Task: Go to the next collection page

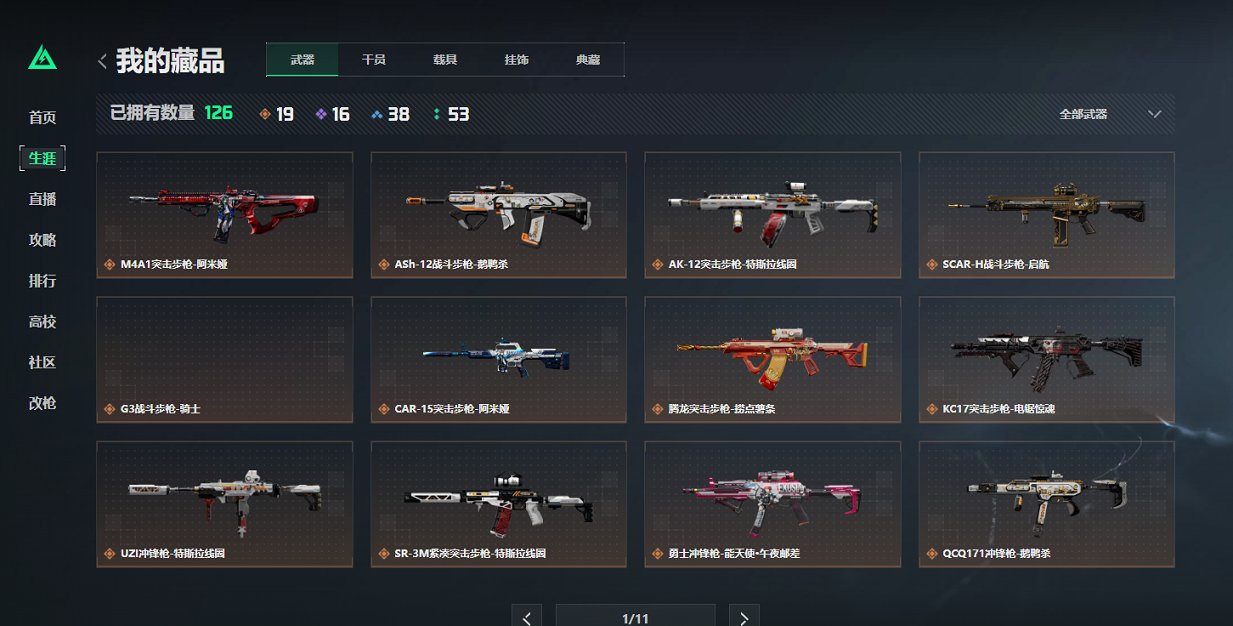Action: coord(744,617)
